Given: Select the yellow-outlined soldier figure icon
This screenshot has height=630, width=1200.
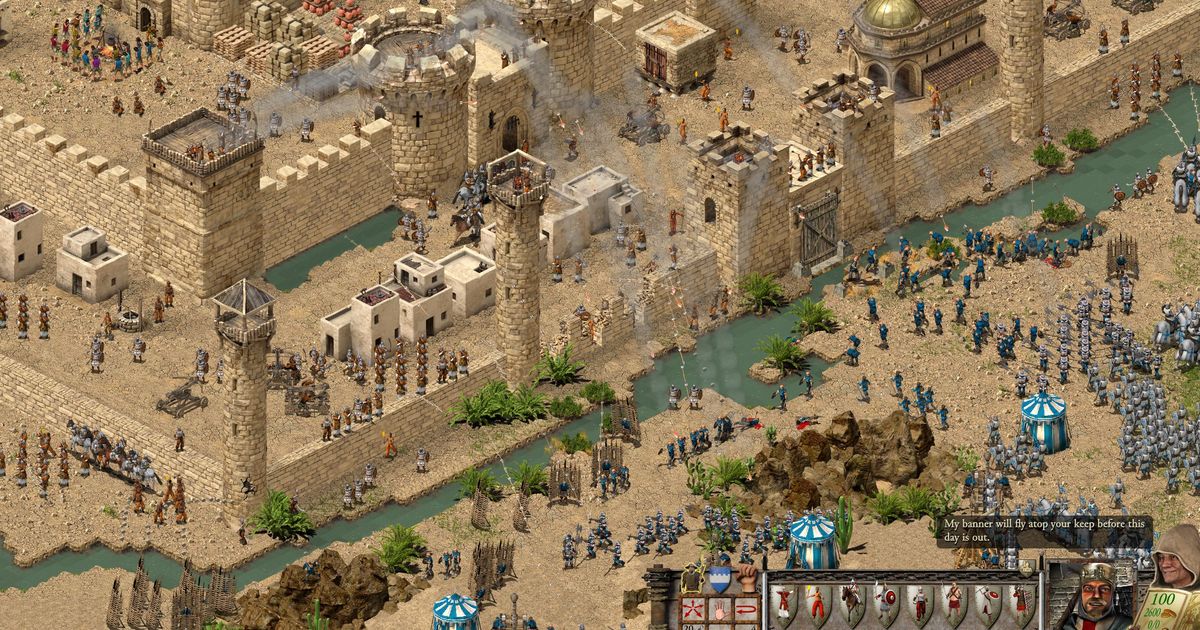Looking at the screenshot, I should pyautogui.click(x=690, y=579).
